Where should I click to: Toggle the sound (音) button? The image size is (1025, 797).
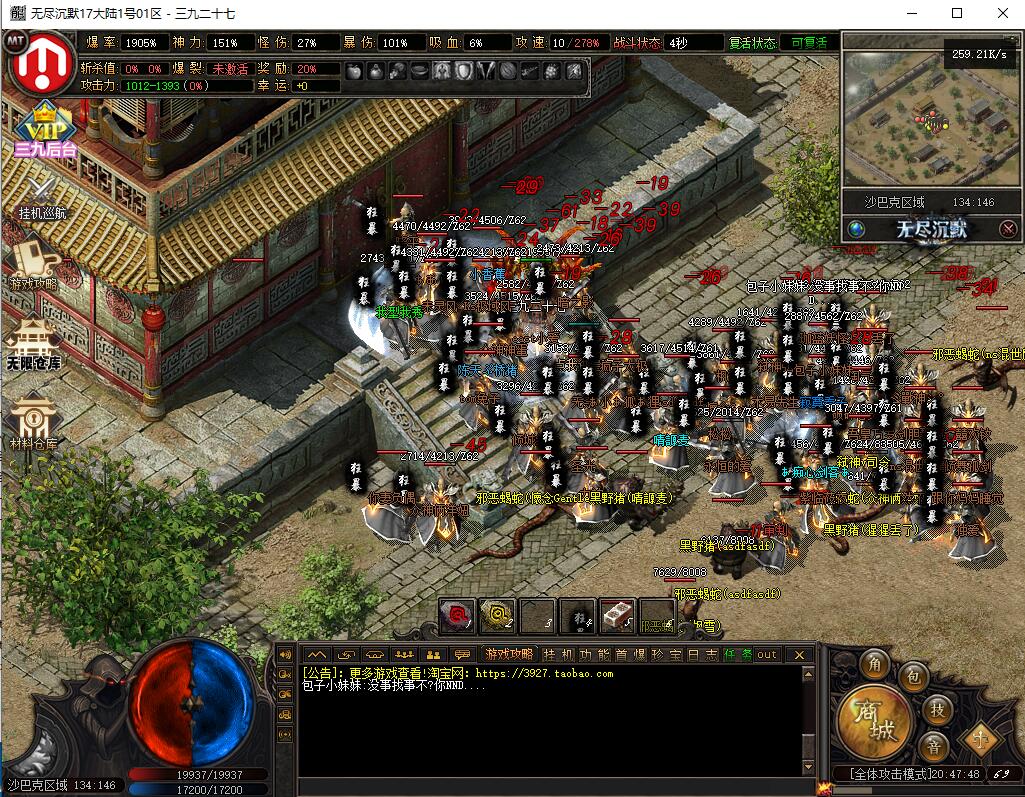(933, 746)
